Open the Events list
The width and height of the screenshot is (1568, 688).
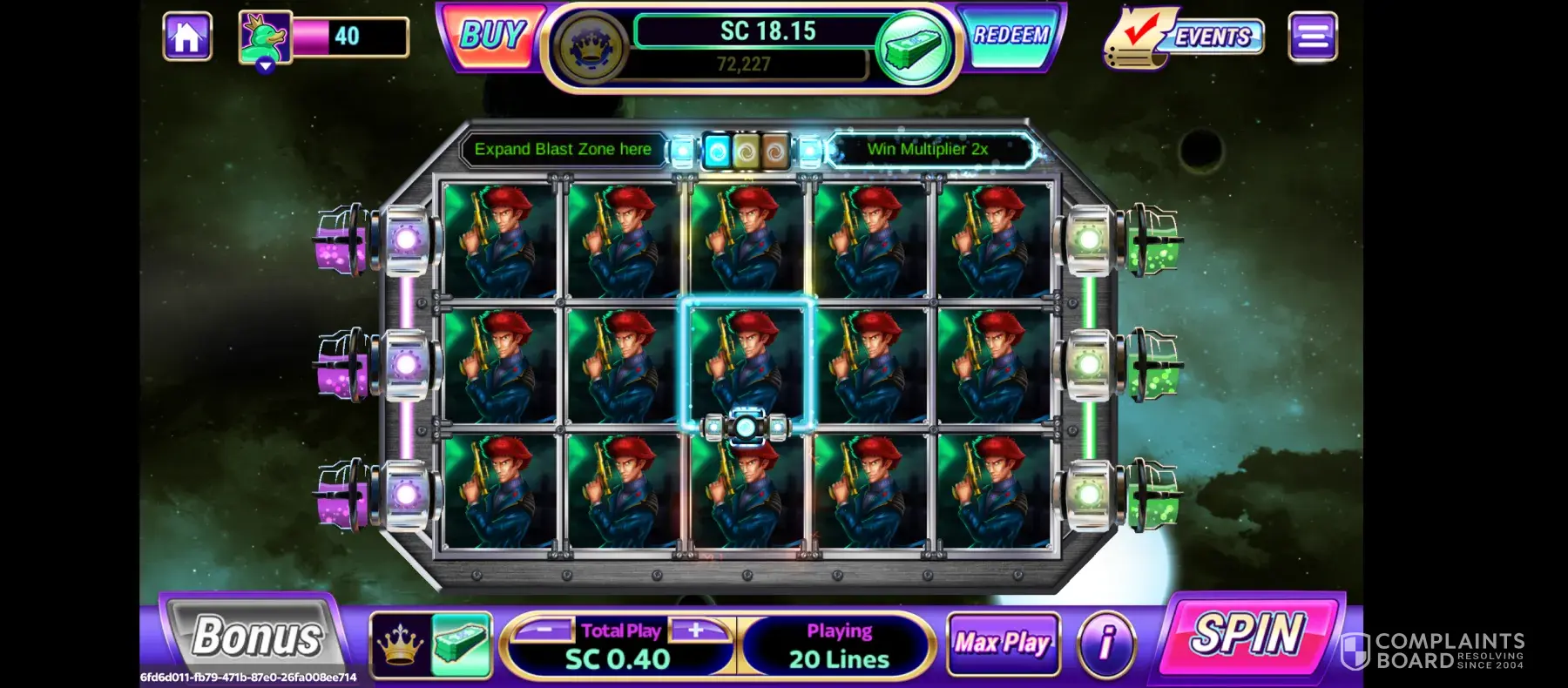(1185, 37)
